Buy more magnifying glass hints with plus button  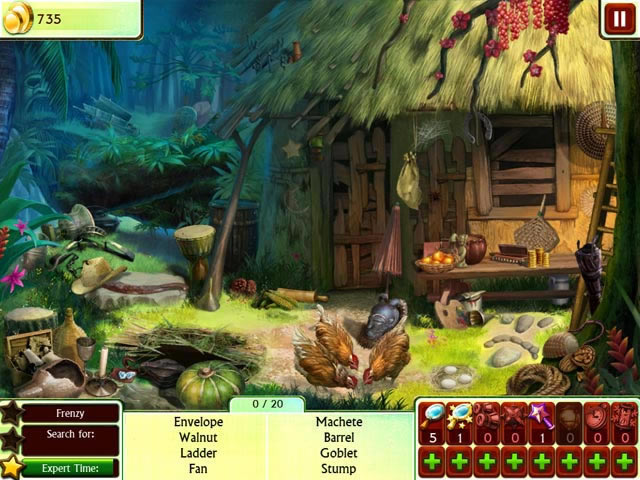pyautogui.click(x=432, y=461)
